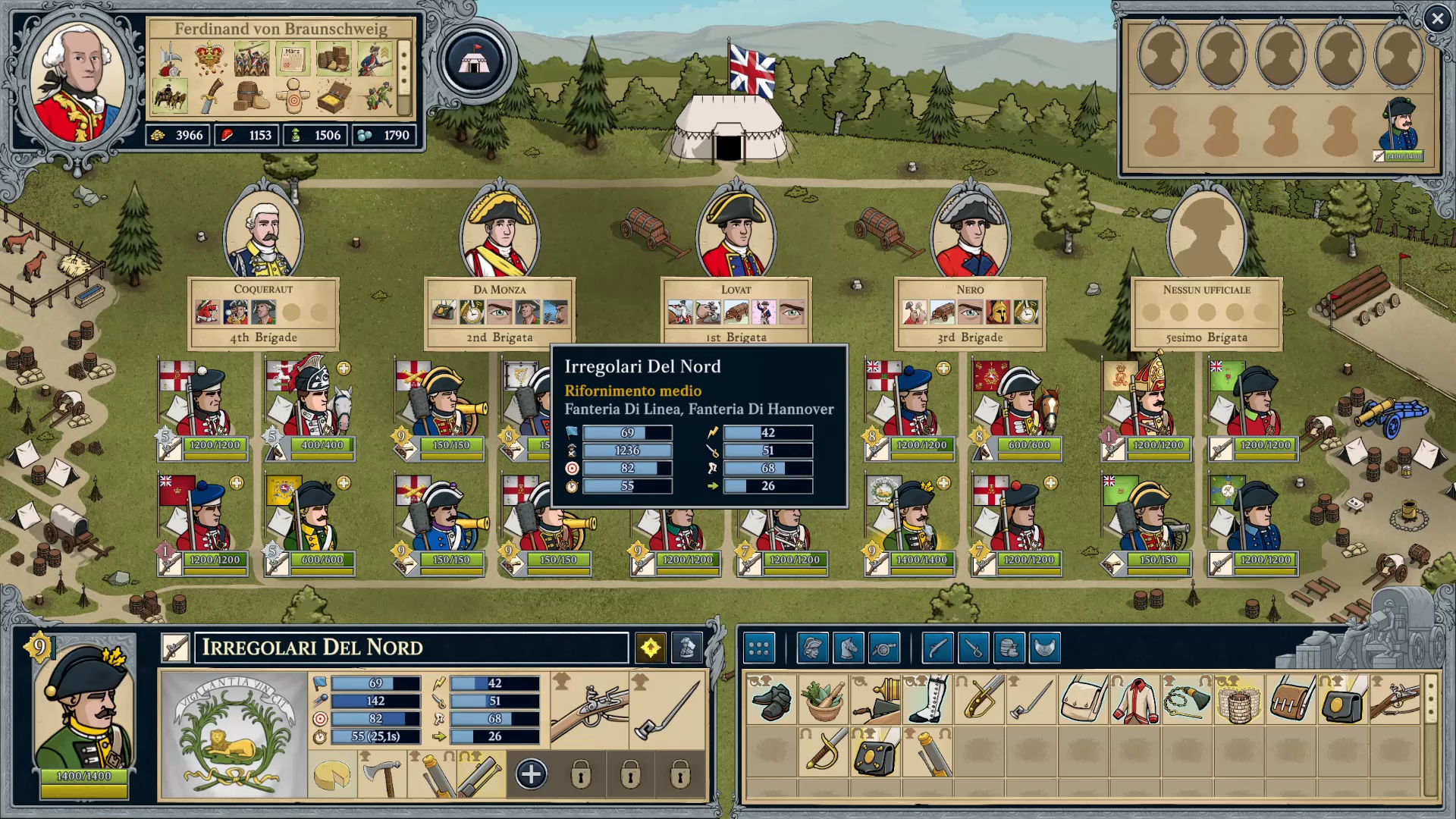Click the equipped bayonet weapon slot
This screenshot has height=819, width=1456.
pos(666,710)
